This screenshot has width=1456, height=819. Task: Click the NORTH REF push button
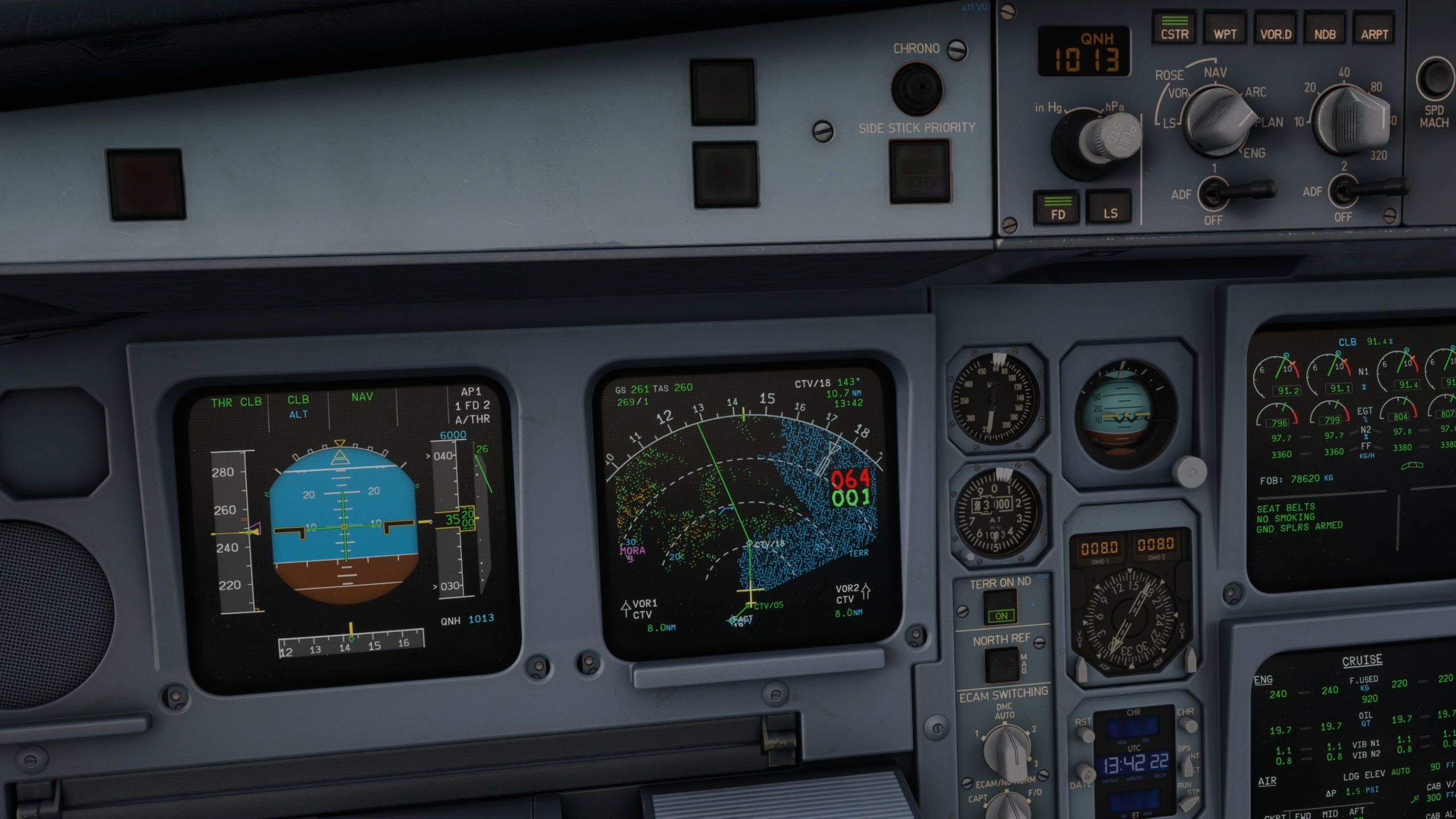(x=1002, y=664)
